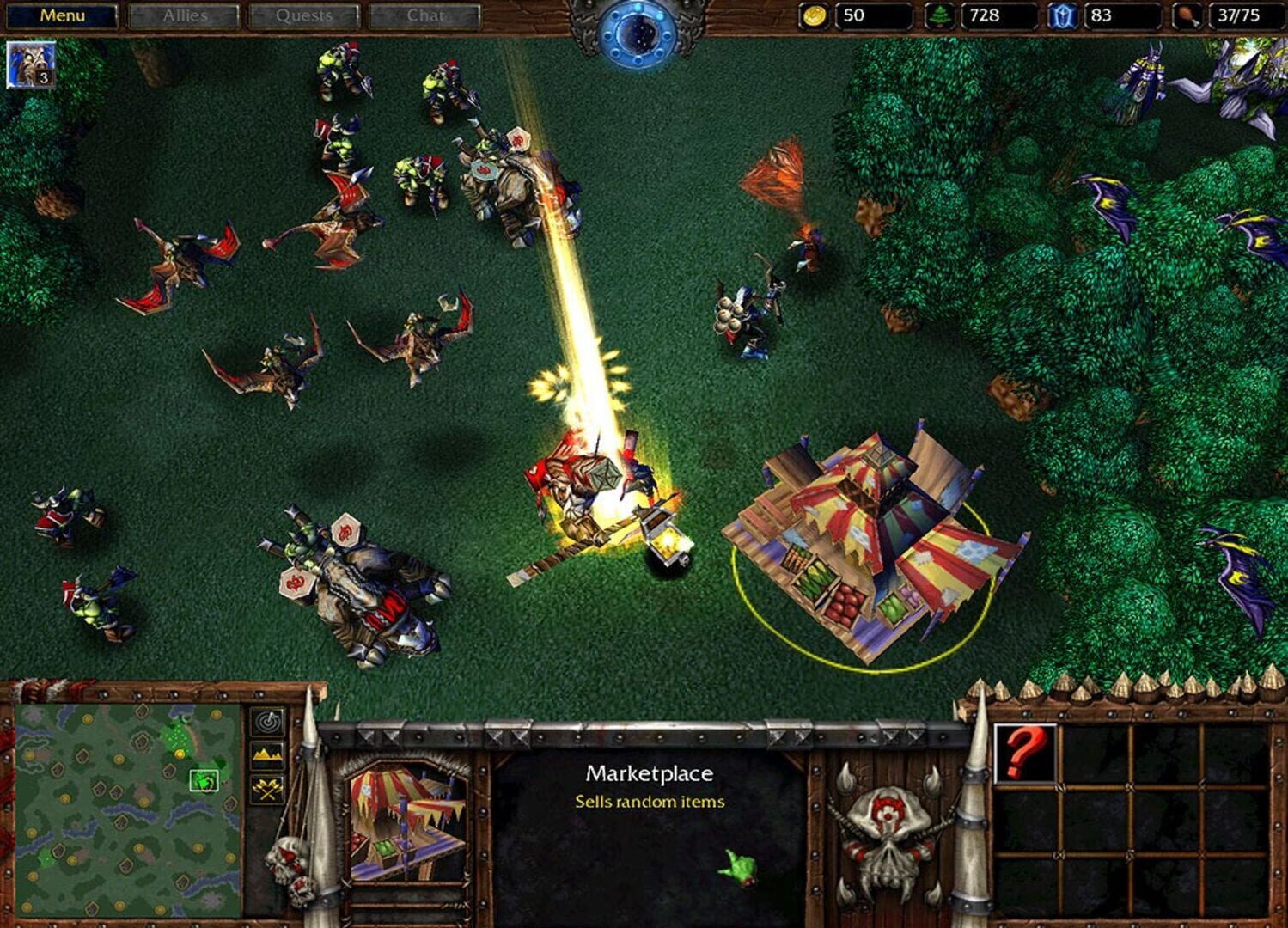The height and width of the screenshot is (928, 1288).
Task: Click the minimap signal ping button
Action: coord(267,722)
